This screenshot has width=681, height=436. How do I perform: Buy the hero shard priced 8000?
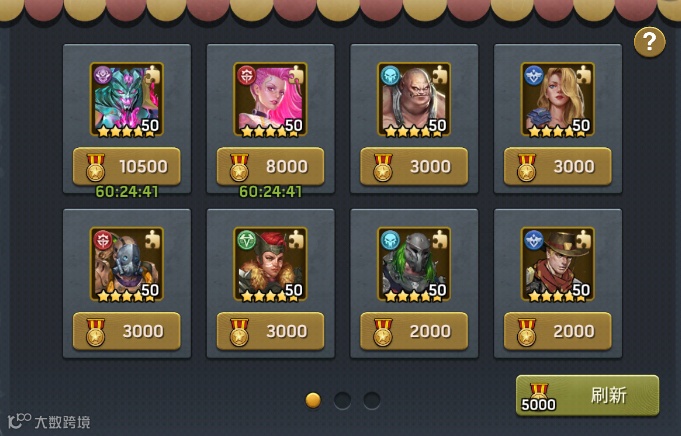pyautogui.click(x=271, y=166)
